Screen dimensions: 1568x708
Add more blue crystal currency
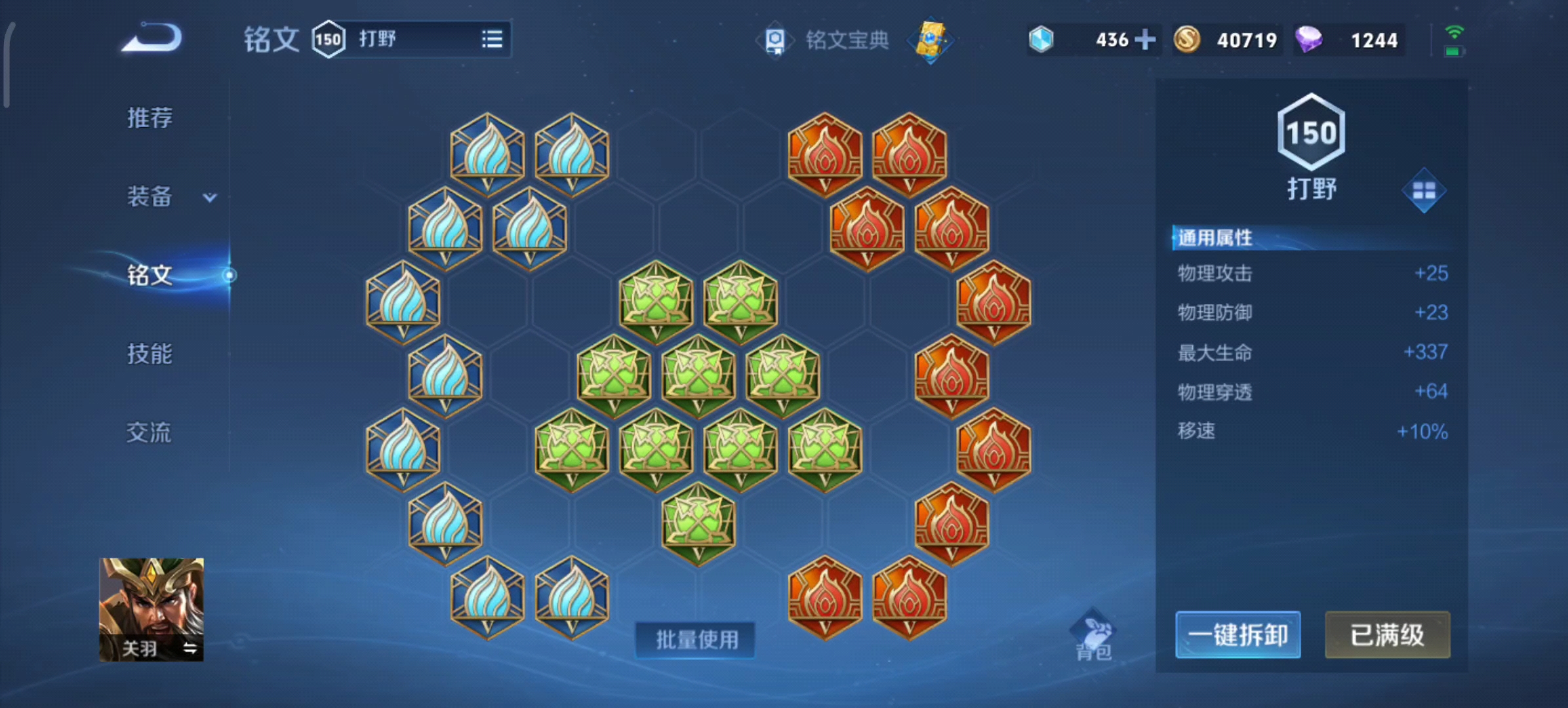point(1145,40)
